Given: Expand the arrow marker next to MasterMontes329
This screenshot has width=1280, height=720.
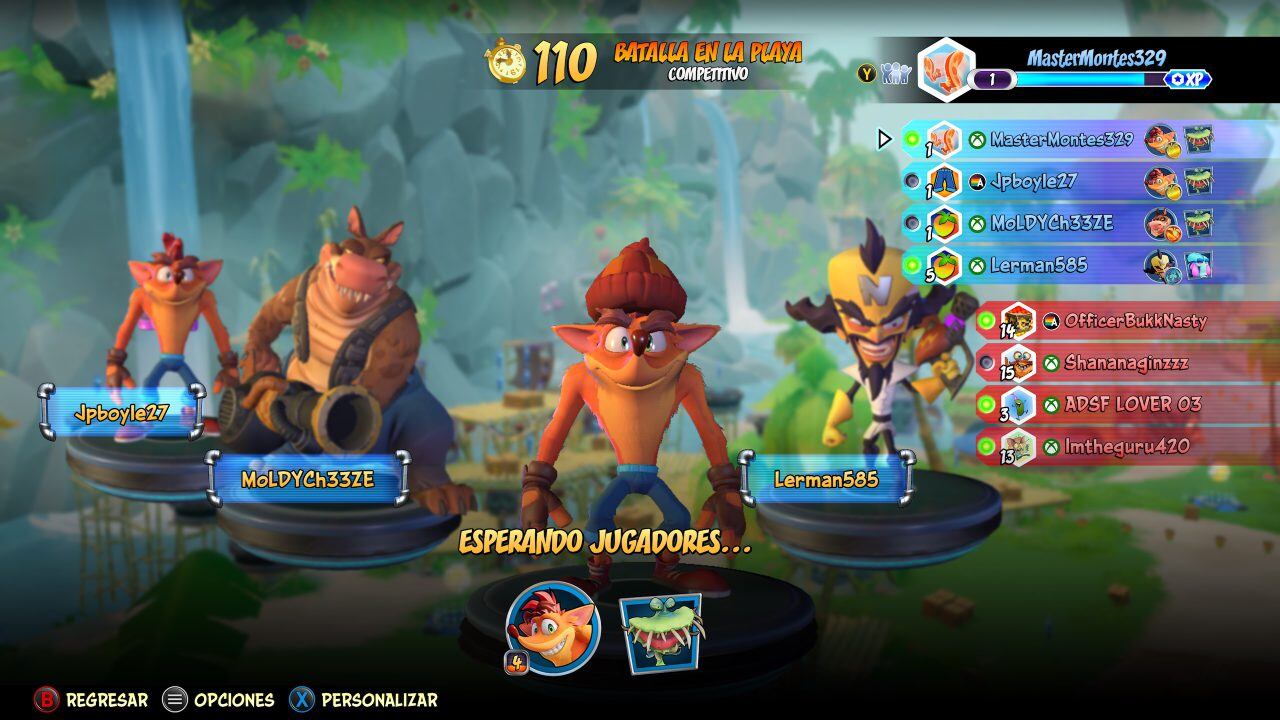Looking at the screenshot, I should (884, 140).
